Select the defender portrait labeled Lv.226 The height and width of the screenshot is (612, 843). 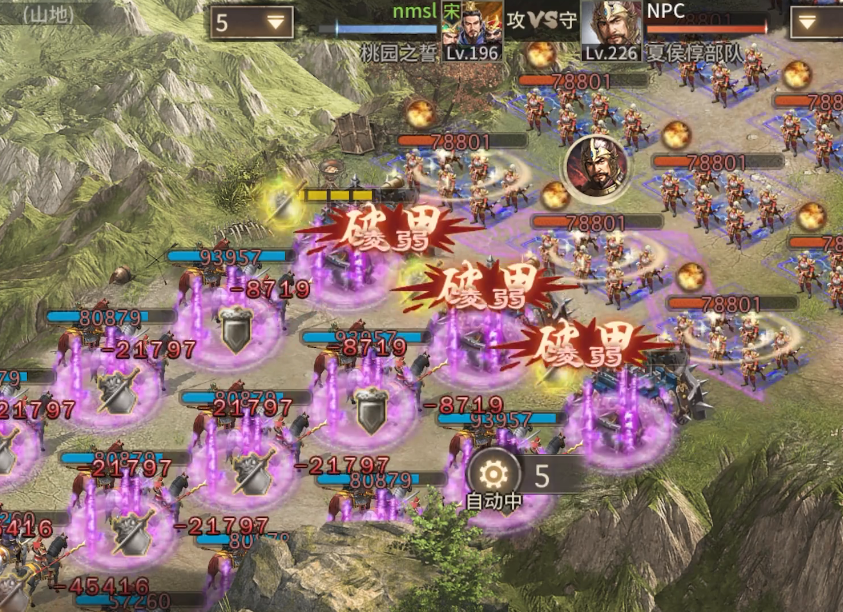coord(610,25)
